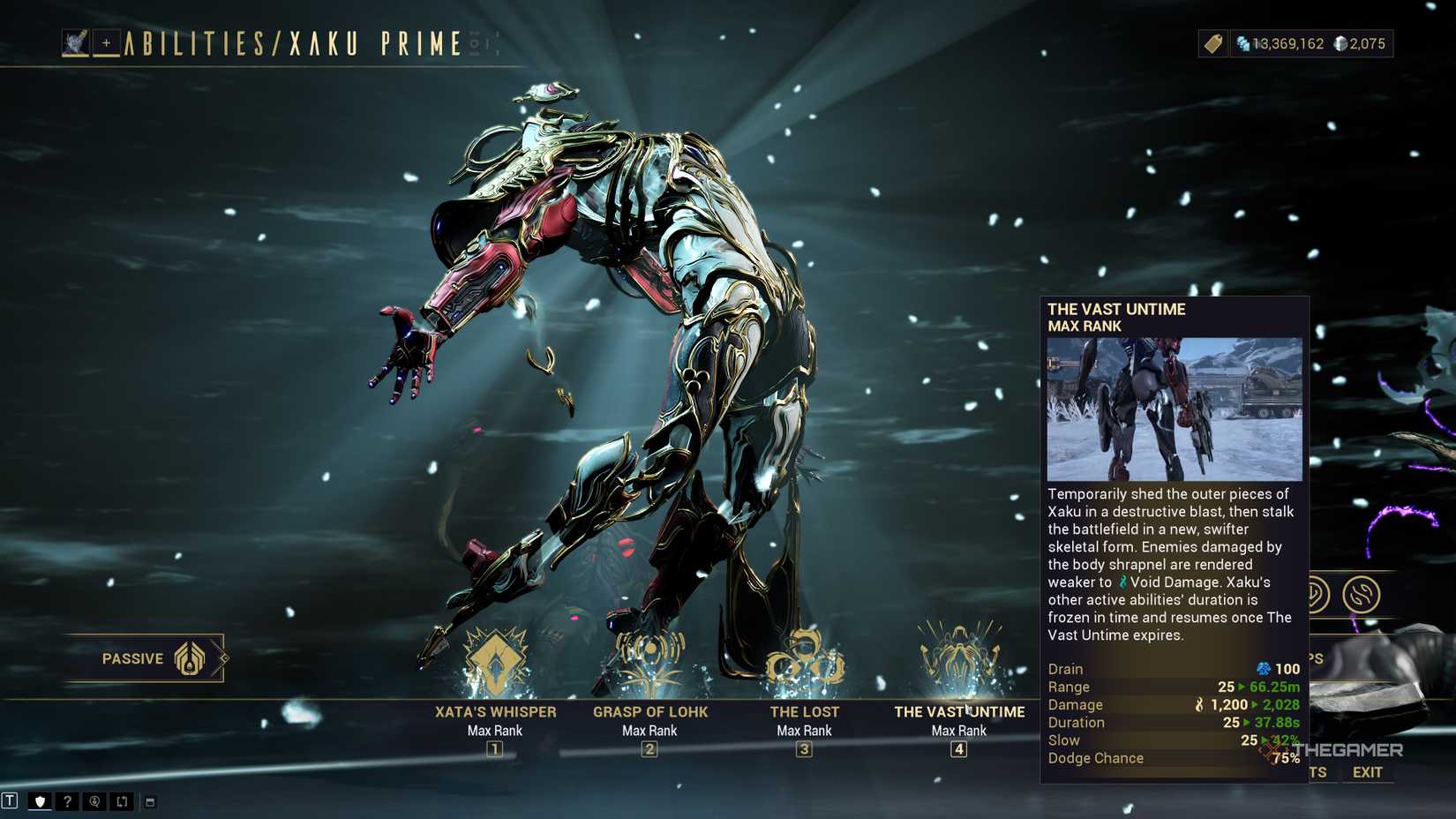Click the Dodge Chance 75% stat value
This screenshot has width=1456, height=819.
[x=1285, y=758]
